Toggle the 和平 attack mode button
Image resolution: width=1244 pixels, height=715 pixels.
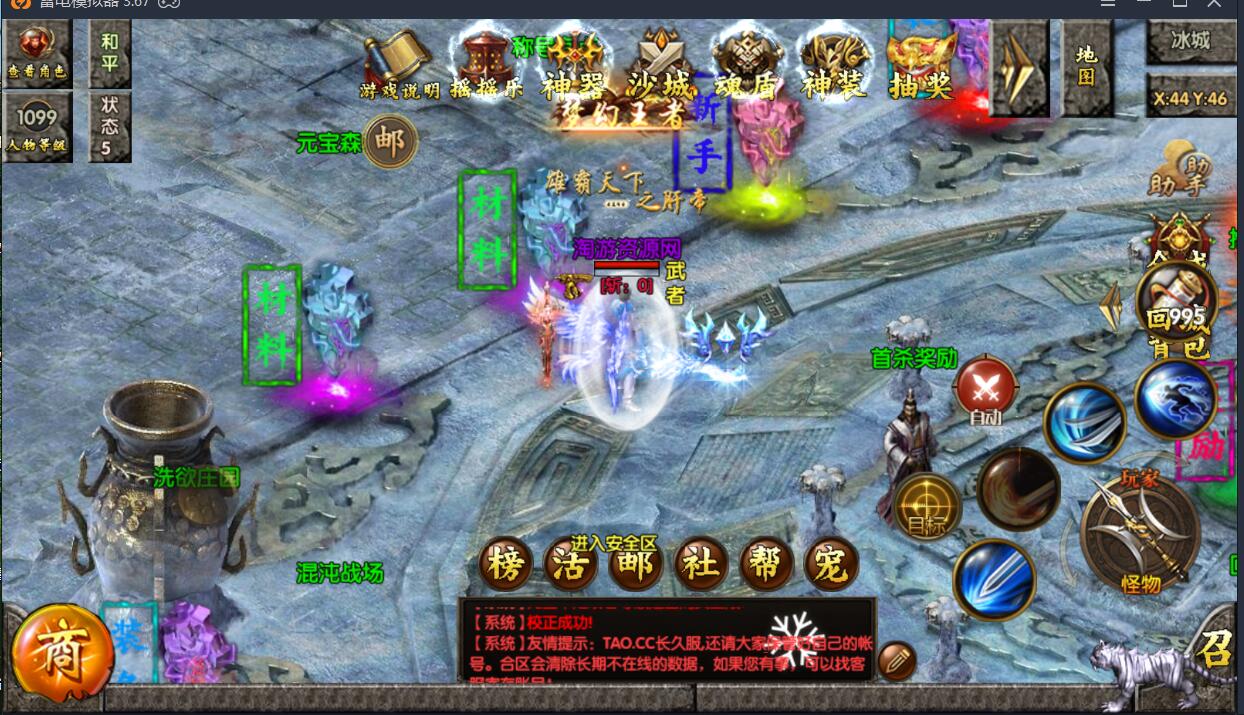pyautogui.click(x=109, y=53)
